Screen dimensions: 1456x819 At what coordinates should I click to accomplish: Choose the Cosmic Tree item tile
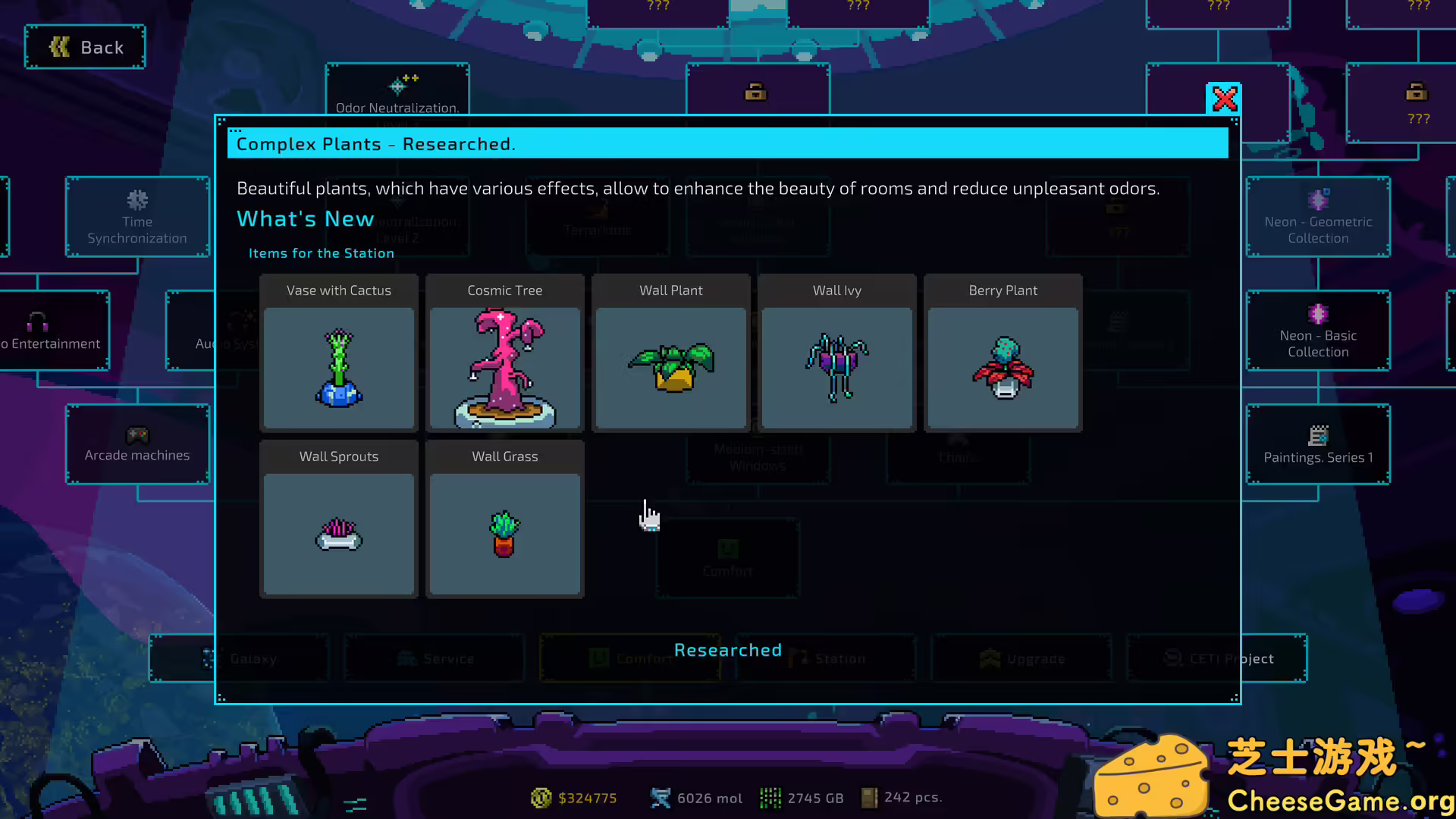[x=505, y=353]
